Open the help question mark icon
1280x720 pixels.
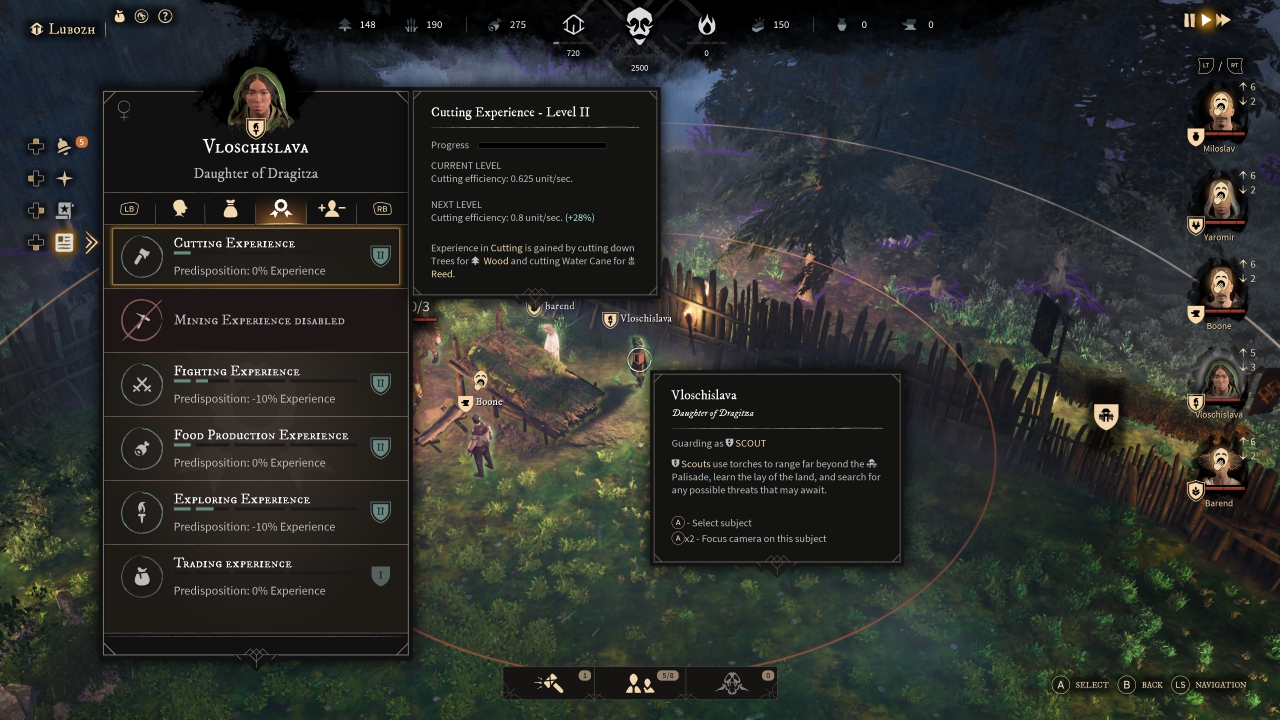point(166,16)
